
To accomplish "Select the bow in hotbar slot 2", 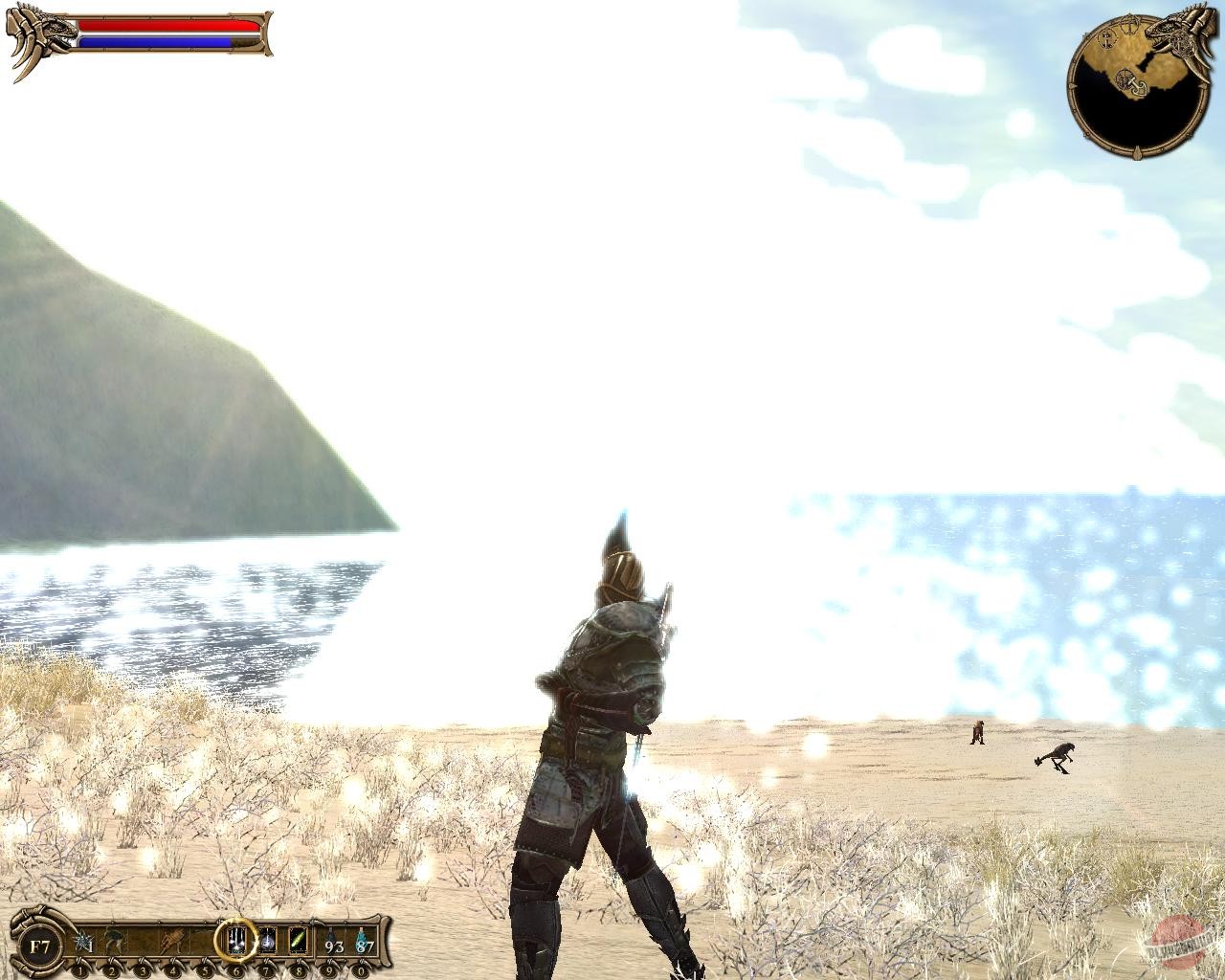I will coord(113,941).
